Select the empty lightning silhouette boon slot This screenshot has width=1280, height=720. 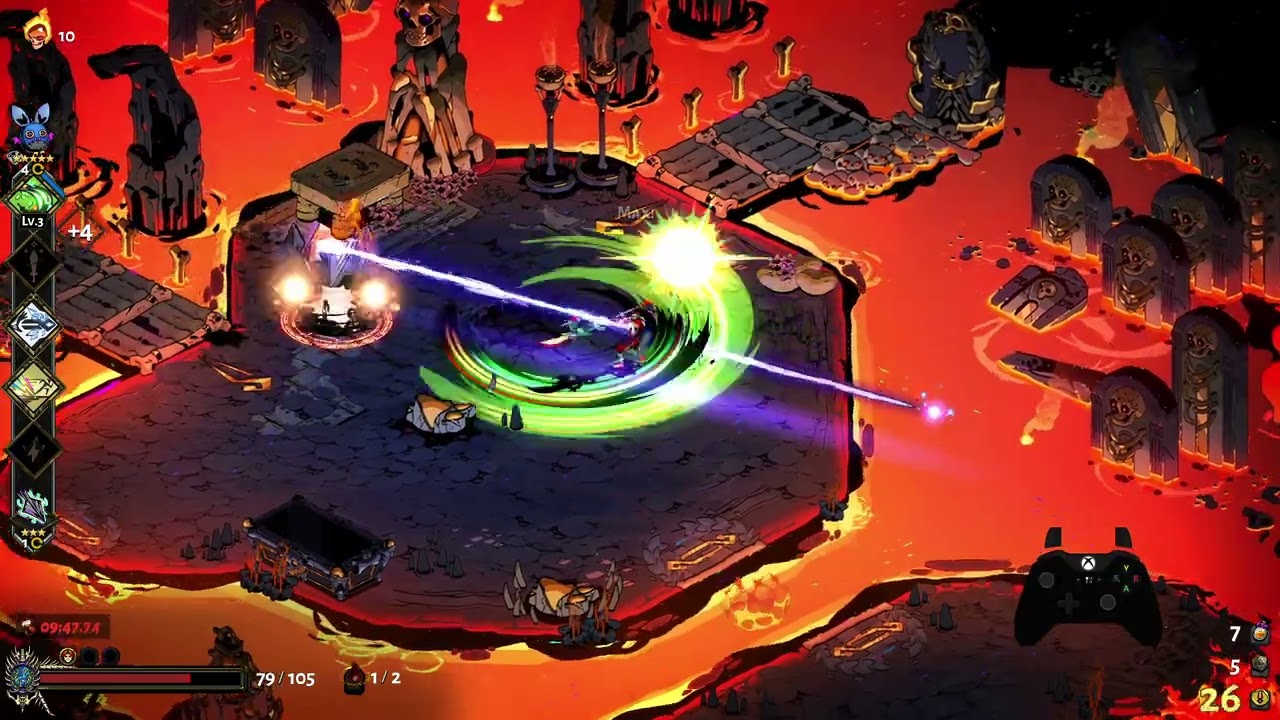point(32,447)
